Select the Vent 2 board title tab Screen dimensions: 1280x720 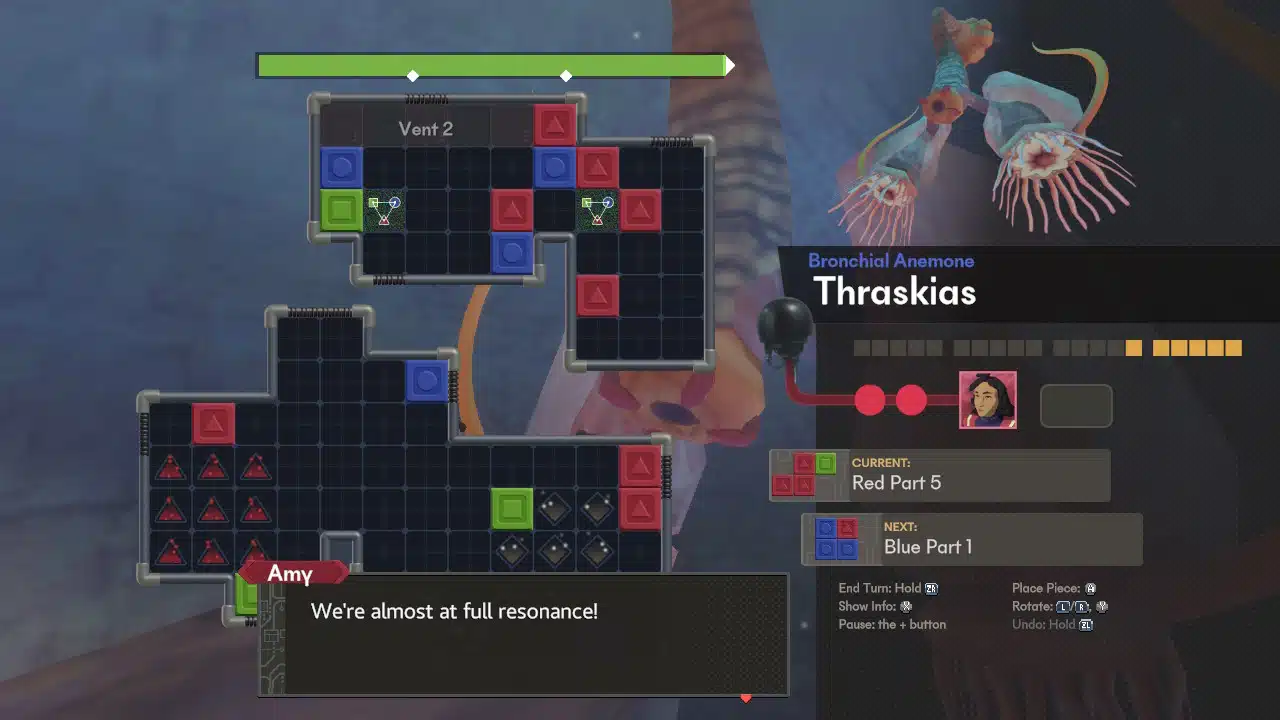tap(428, 128)
